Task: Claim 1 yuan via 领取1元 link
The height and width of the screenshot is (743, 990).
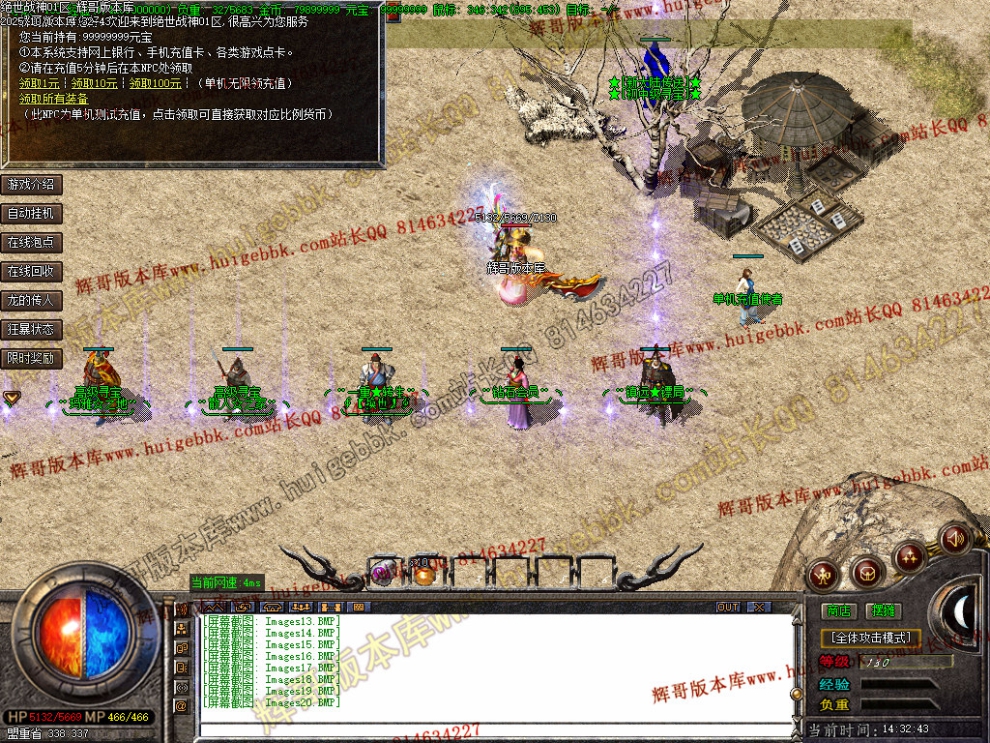Action: (39, 84)
